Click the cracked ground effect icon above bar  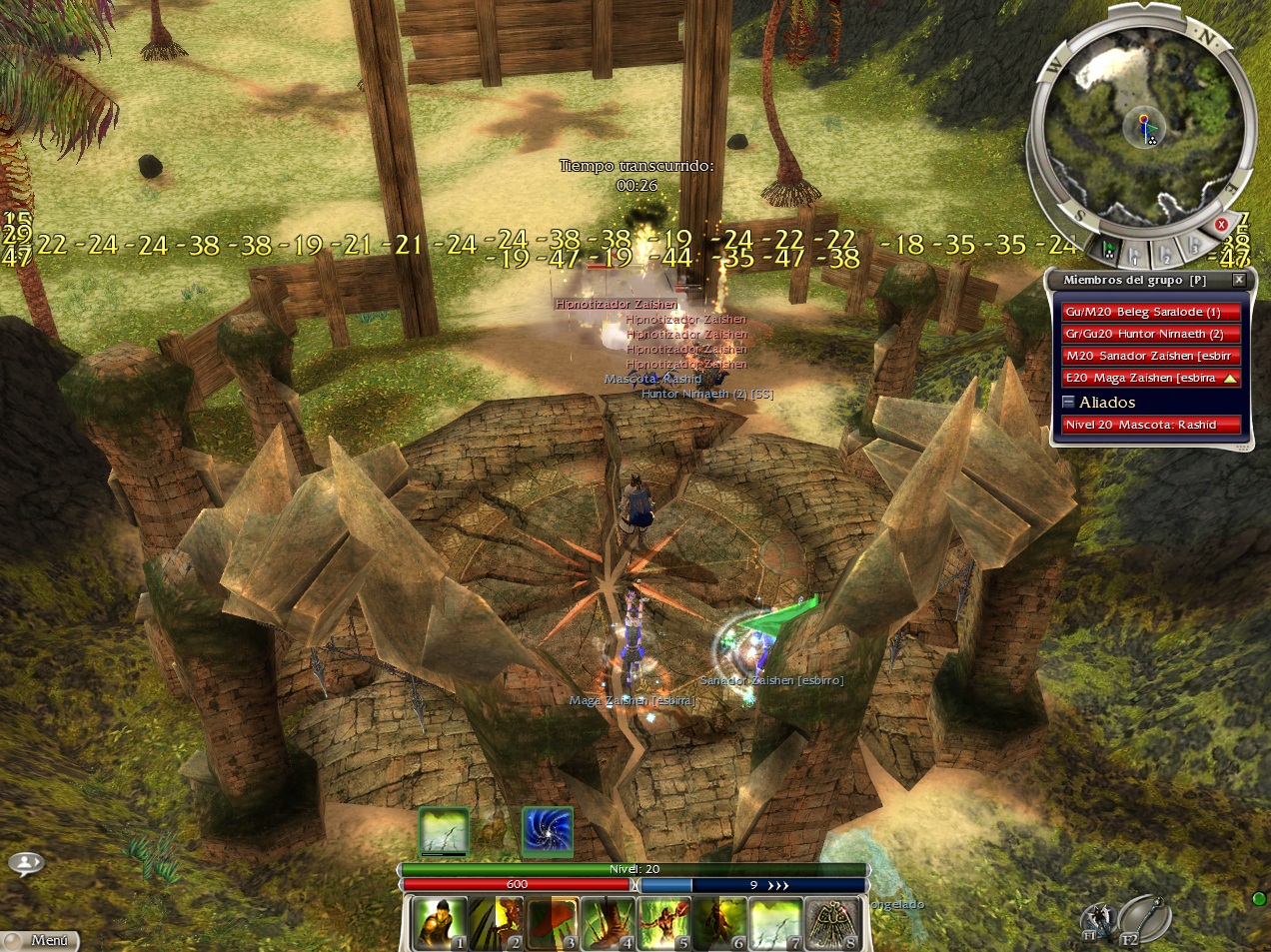pyautogui.click(x=444, y=831)
